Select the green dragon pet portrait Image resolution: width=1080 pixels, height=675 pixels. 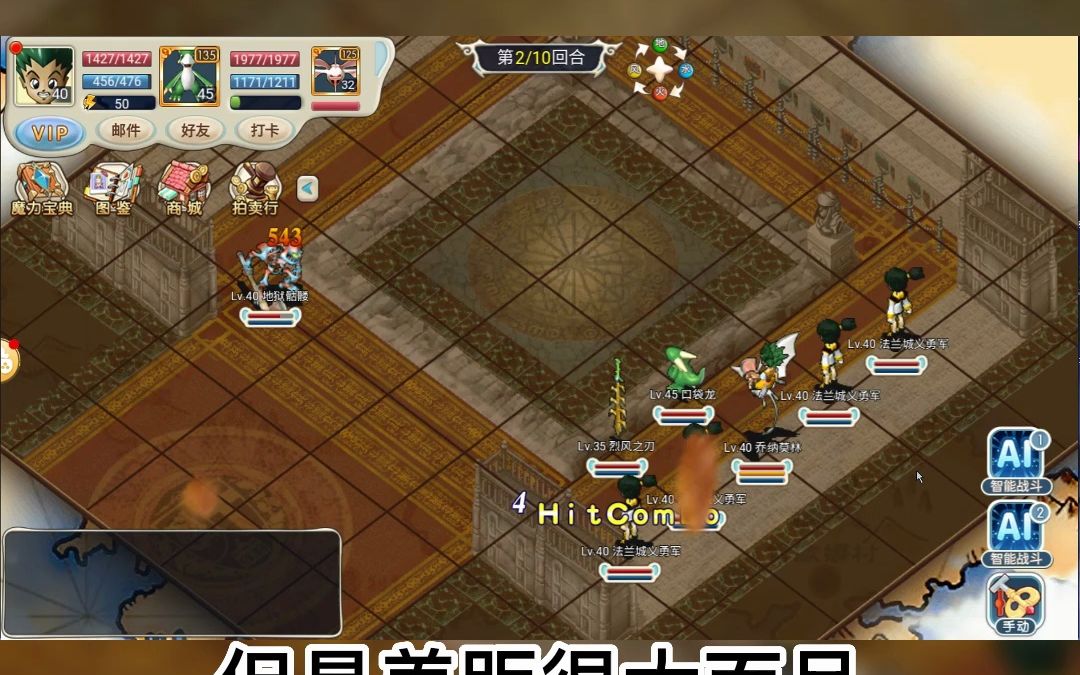tap(190, 77)
